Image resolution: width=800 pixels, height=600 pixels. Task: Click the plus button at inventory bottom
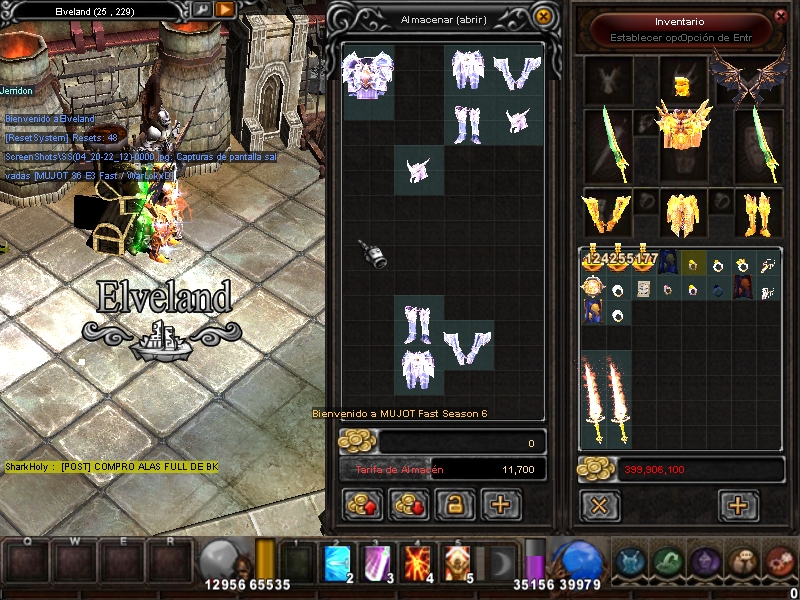tap(738, 505)
